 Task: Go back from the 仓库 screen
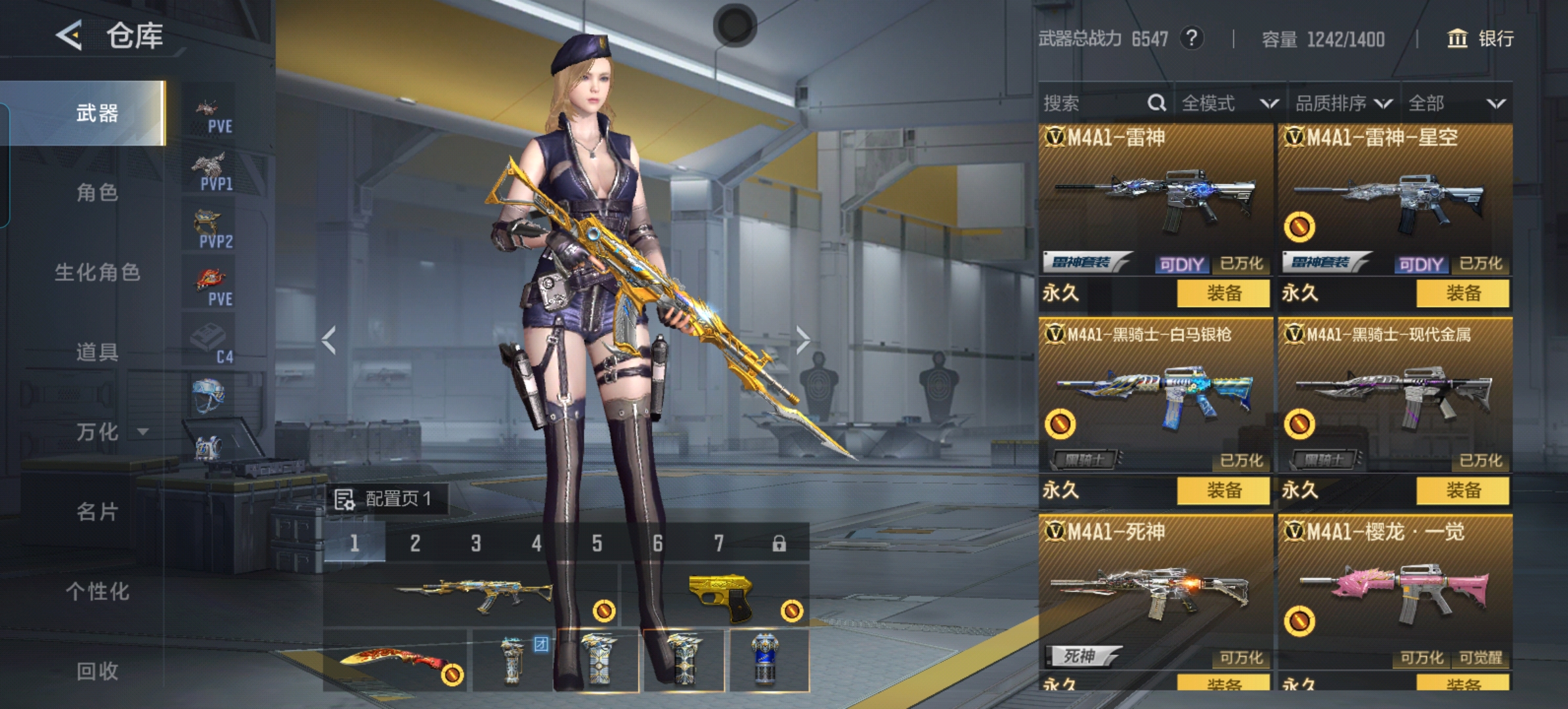[x=70, y=35]
